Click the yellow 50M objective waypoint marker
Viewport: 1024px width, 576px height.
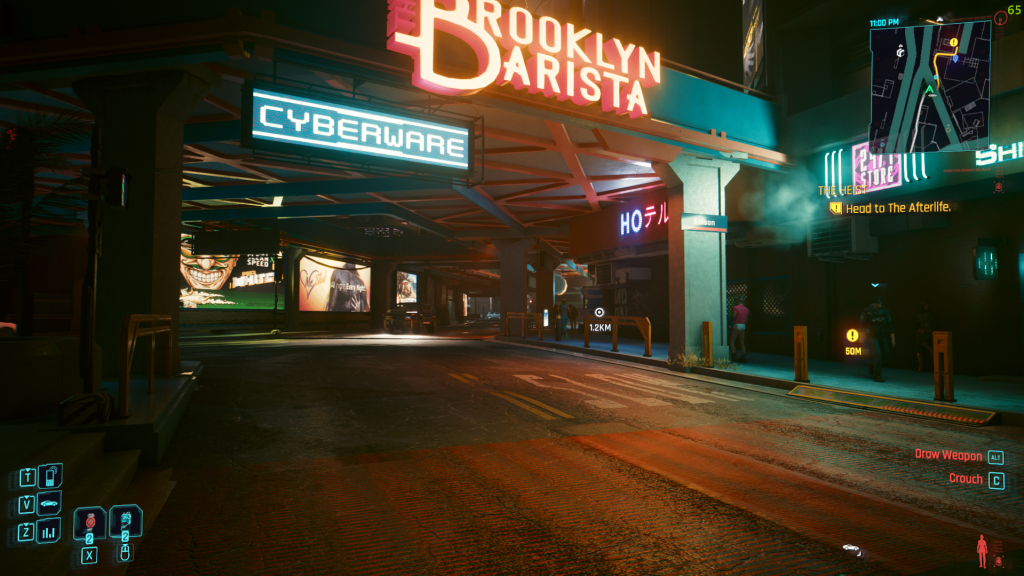click(852, 336)
